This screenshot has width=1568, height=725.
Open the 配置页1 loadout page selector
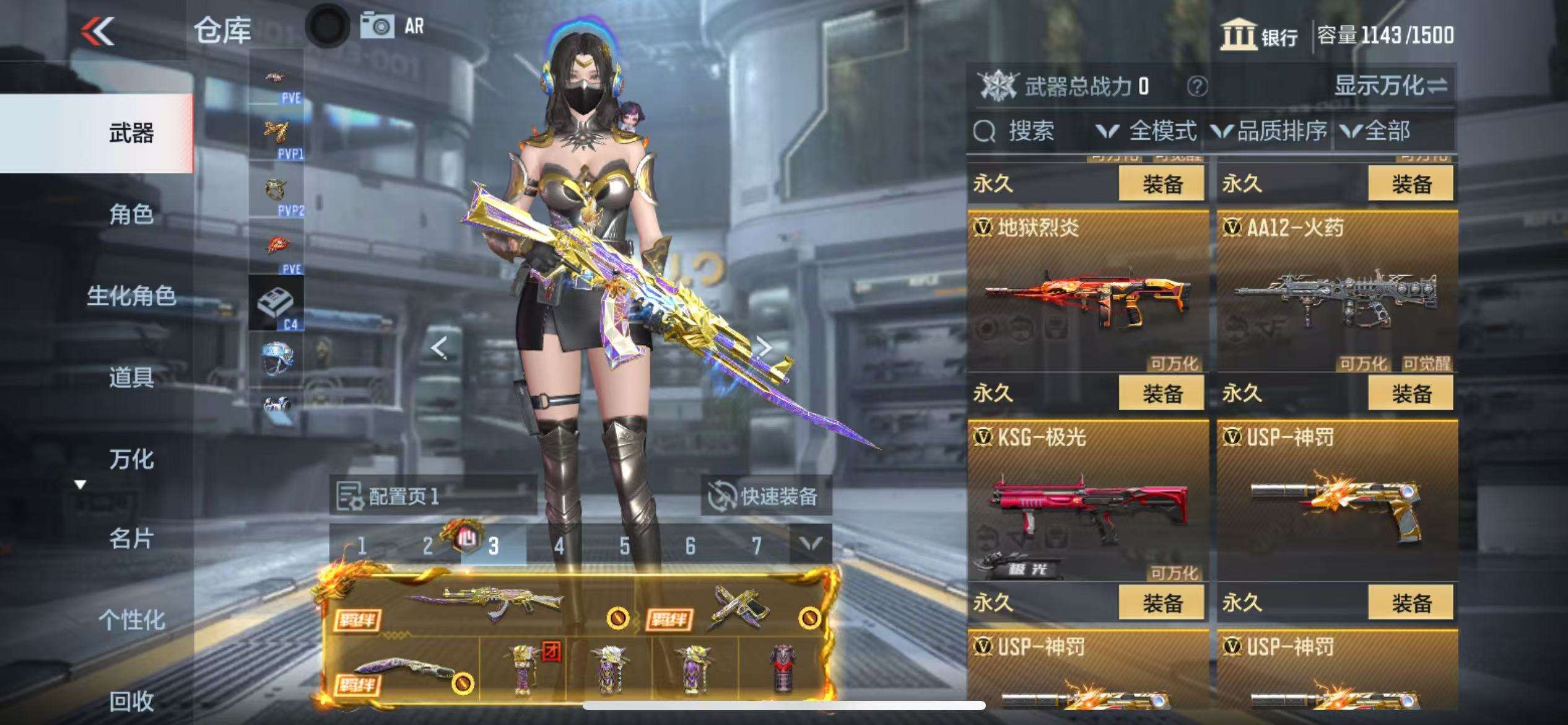tap(432, 496)
